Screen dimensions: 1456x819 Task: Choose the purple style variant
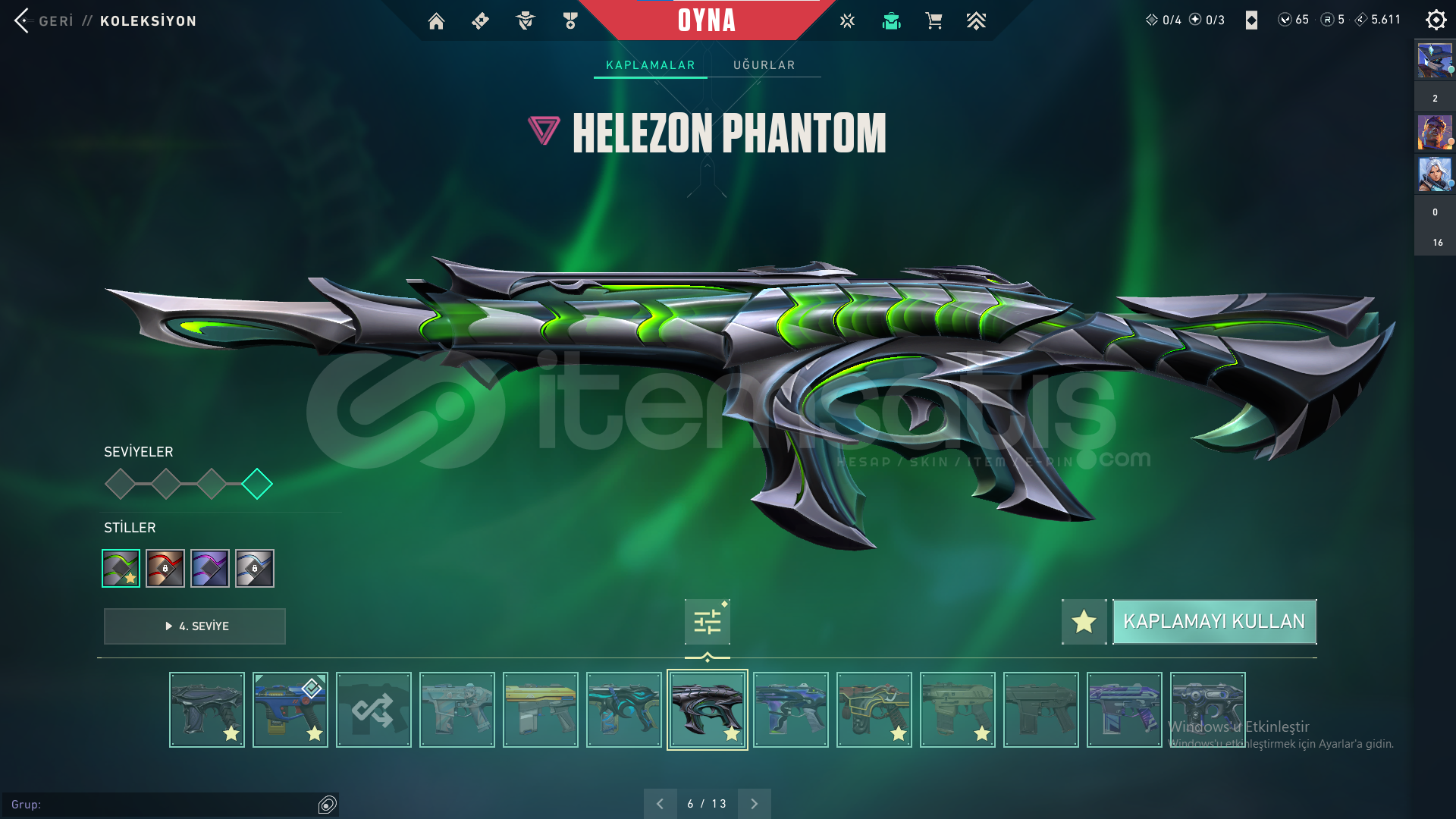pos(210,568)
